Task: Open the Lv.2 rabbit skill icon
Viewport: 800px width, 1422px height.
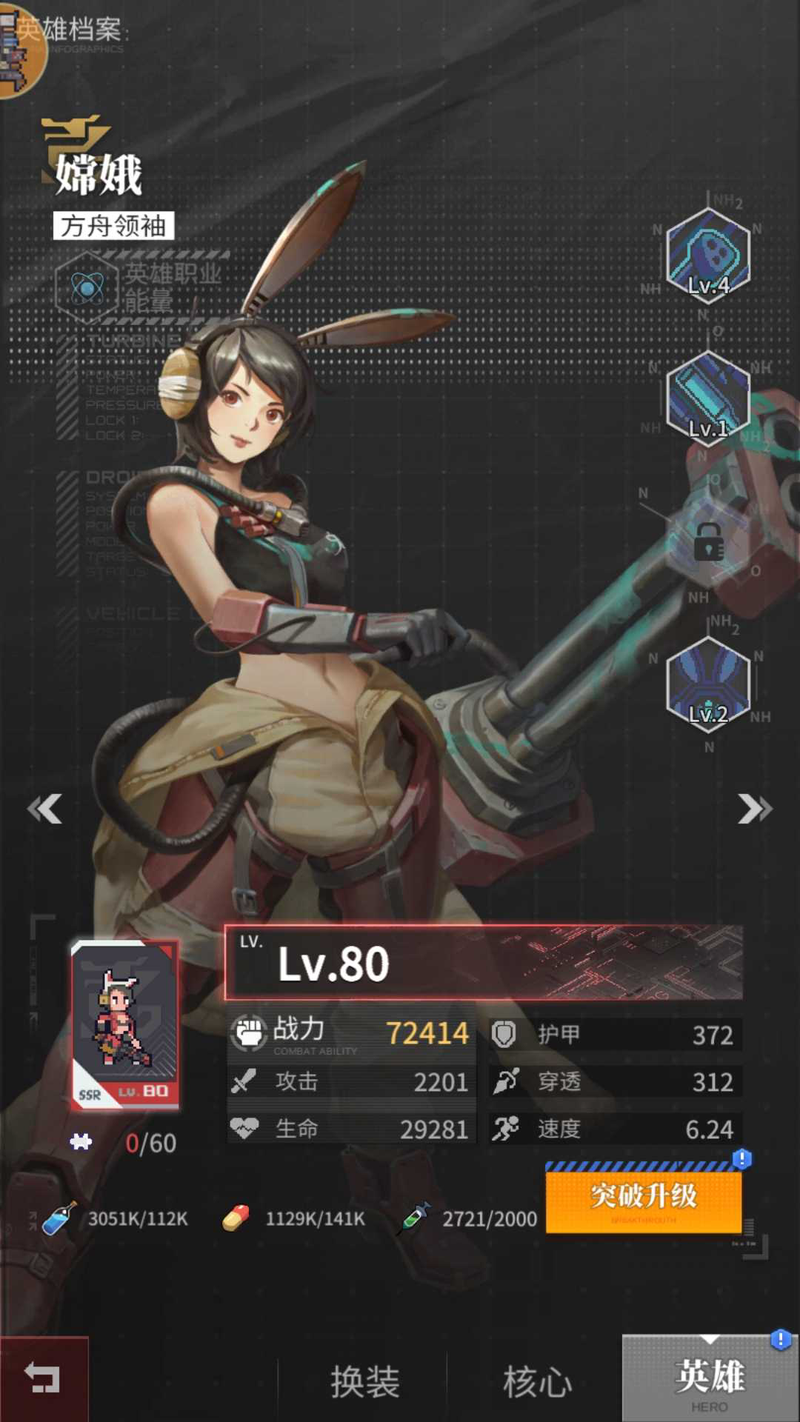Action: pyautogui.click(x=708, y=685)
